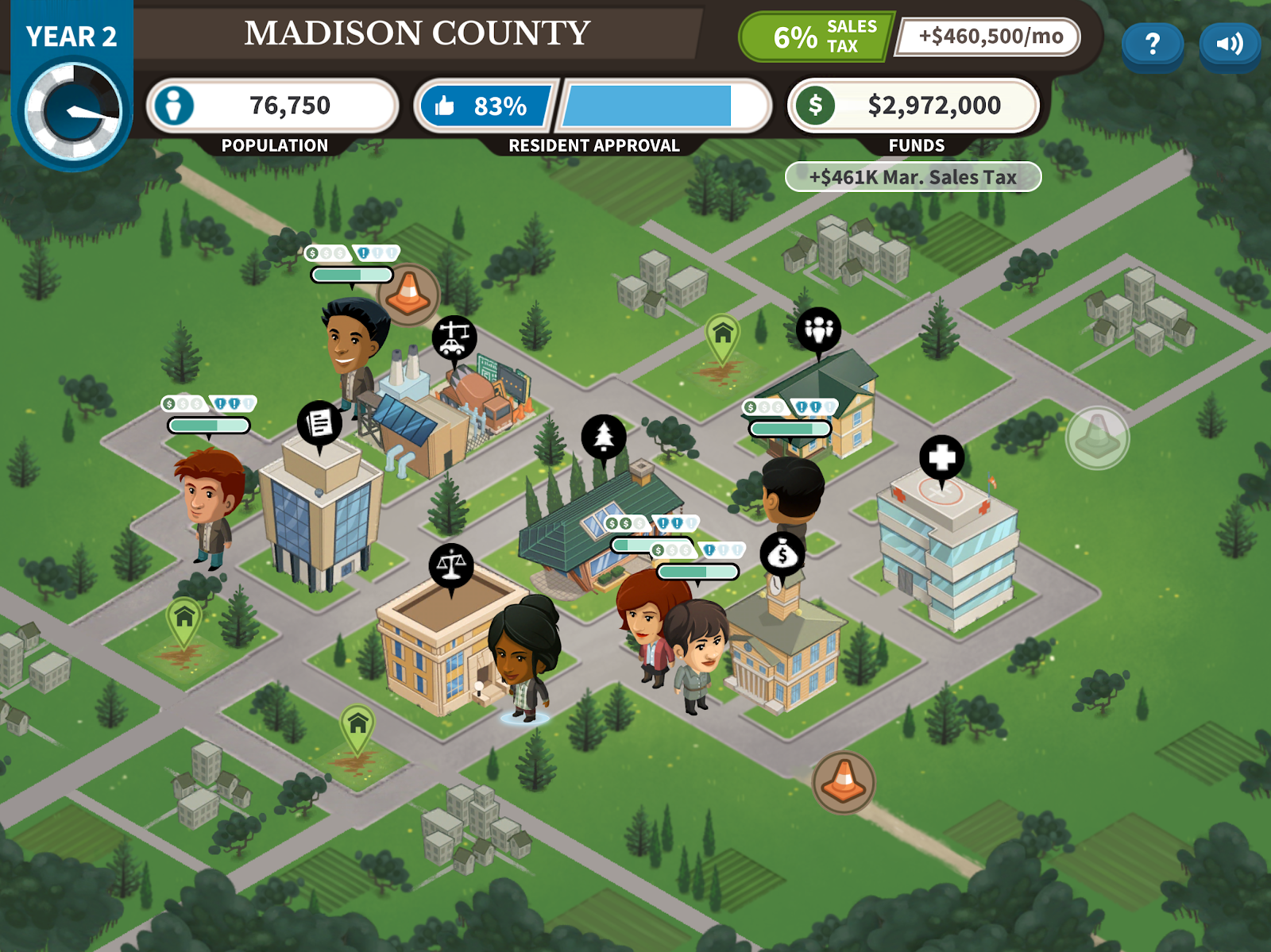Select the crane and car marker

454,337
